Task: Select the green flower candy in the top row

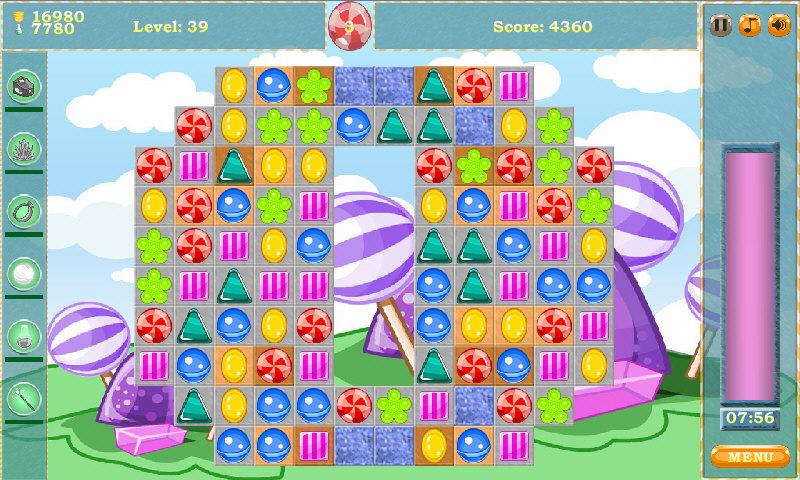Action: point(314,86)
